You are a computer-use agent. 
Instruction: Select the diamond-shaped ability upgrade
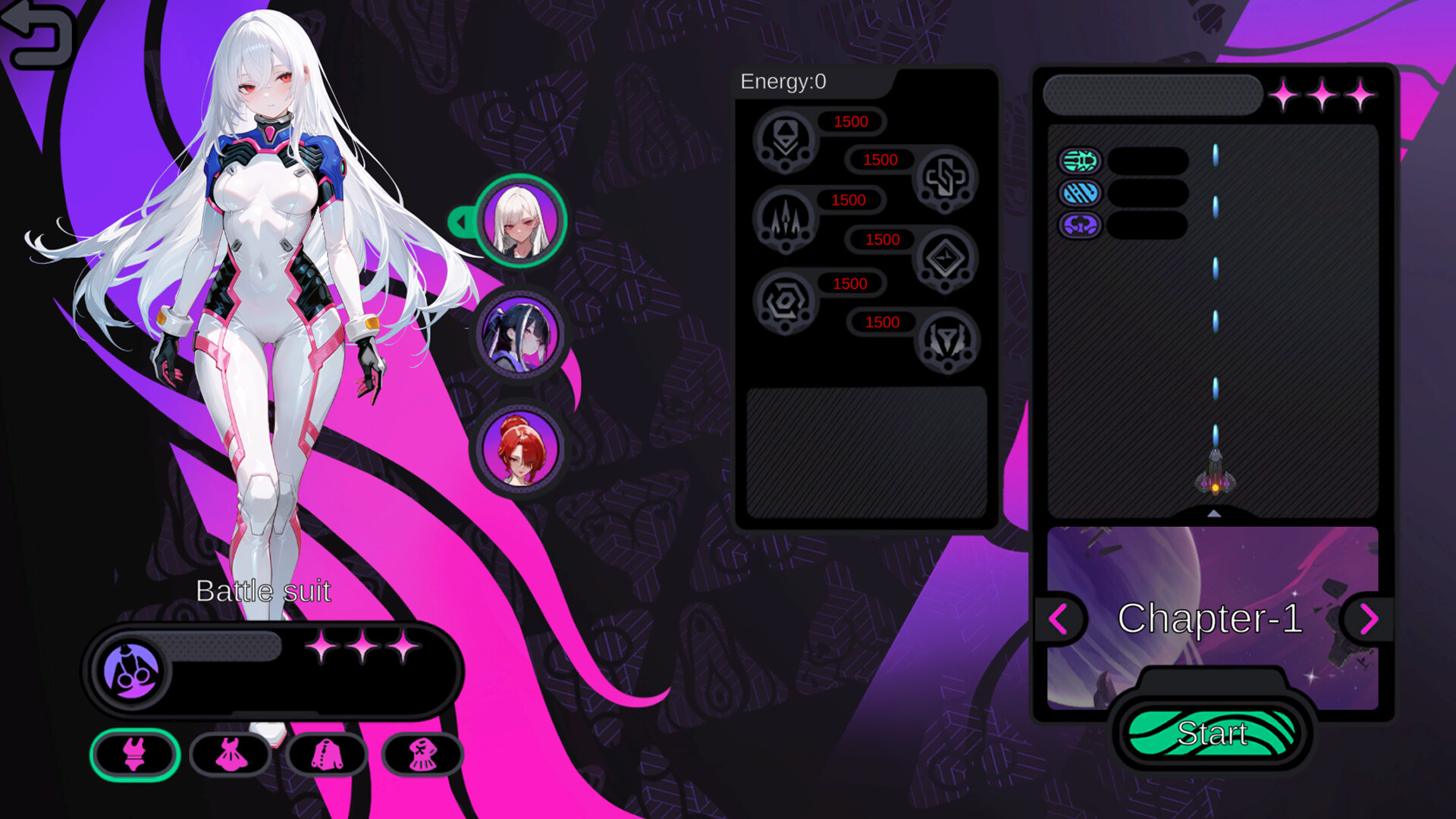(946, 258)
